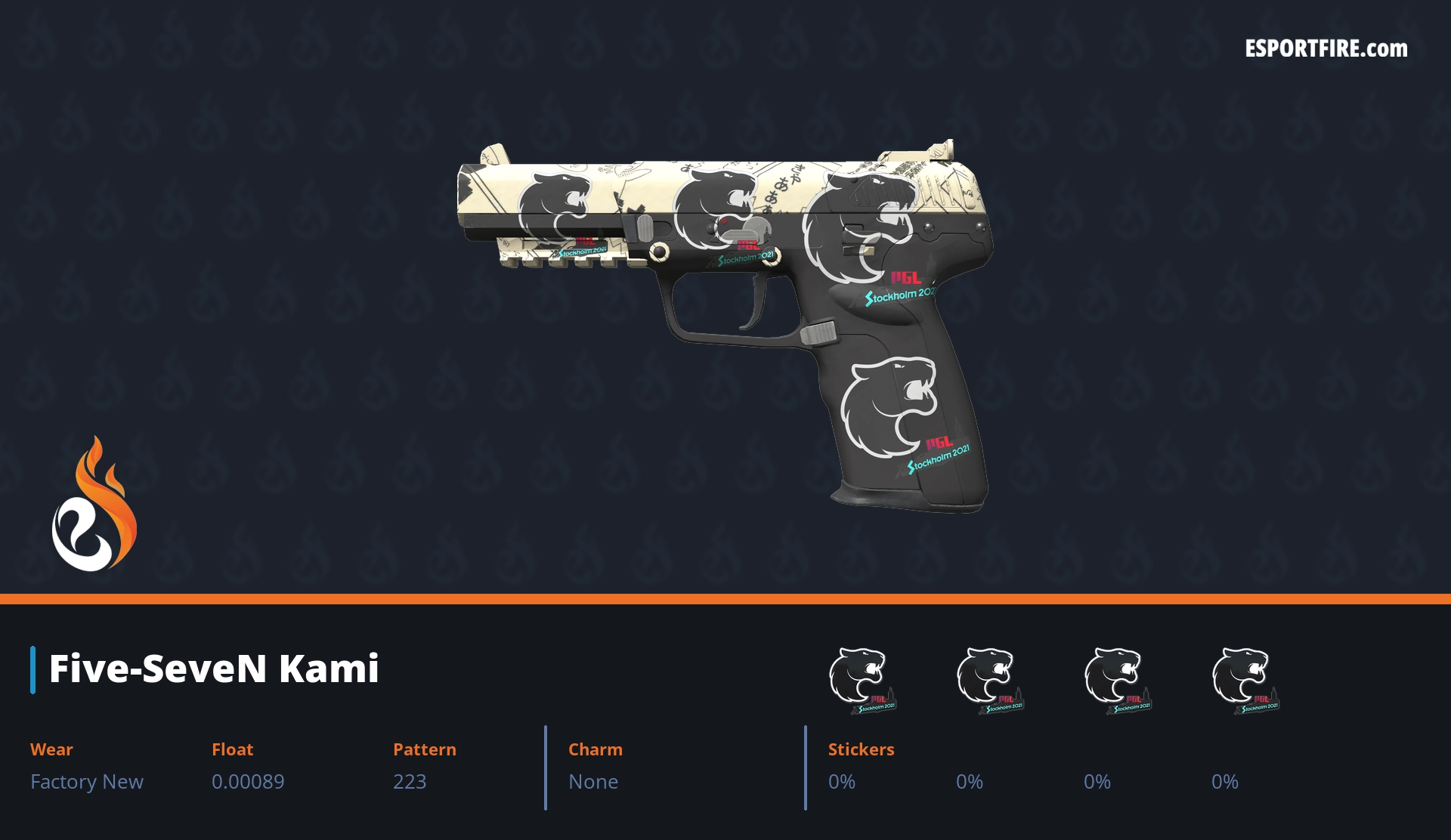The height and width of the screenshot is (840, 1451).
Task: Click the orange flame Esportfire logo
Action: pyautogui.click(x=94, y=505)
